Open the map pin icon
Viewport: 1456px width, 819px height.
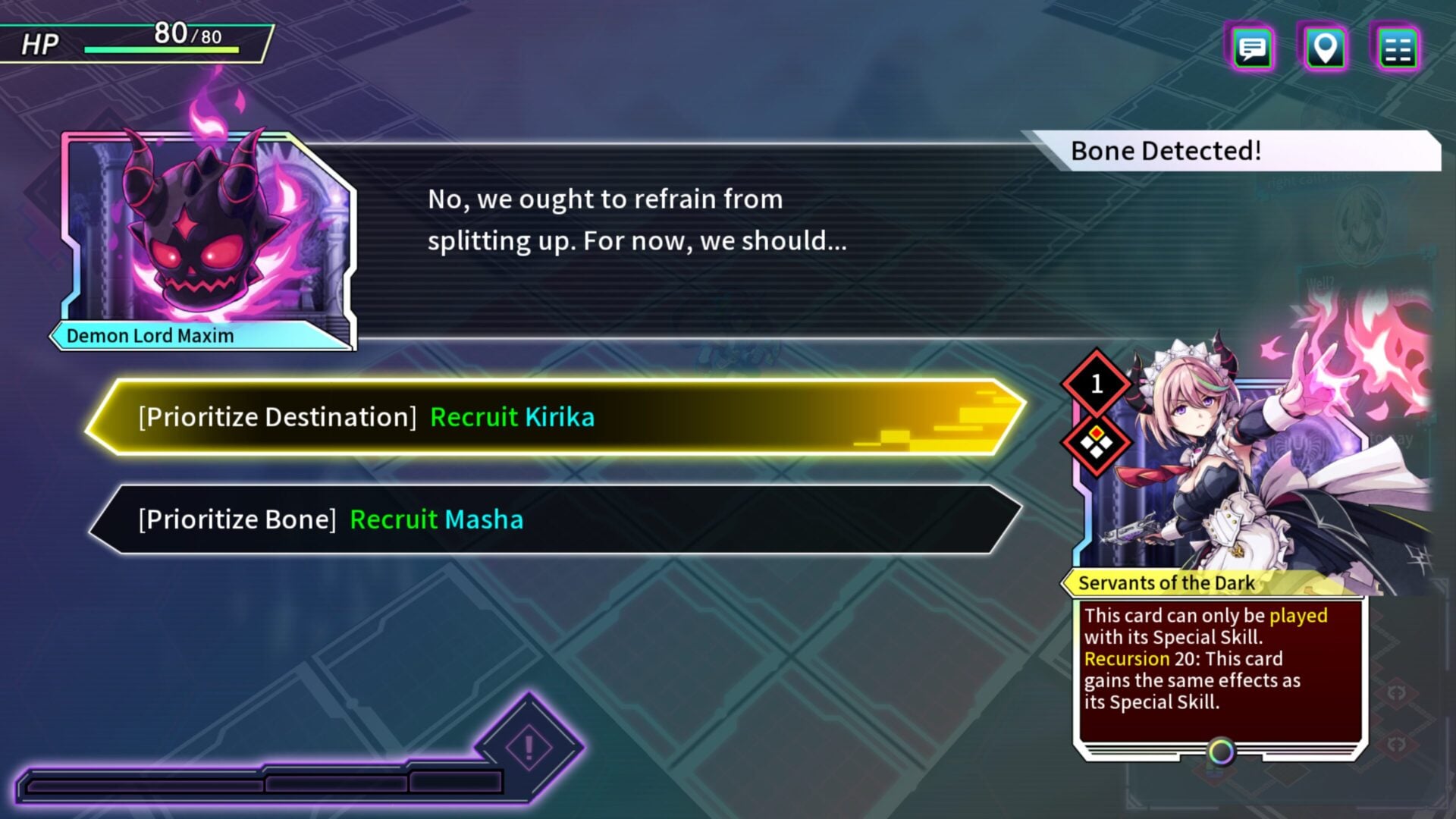[x=1325, y=49]
